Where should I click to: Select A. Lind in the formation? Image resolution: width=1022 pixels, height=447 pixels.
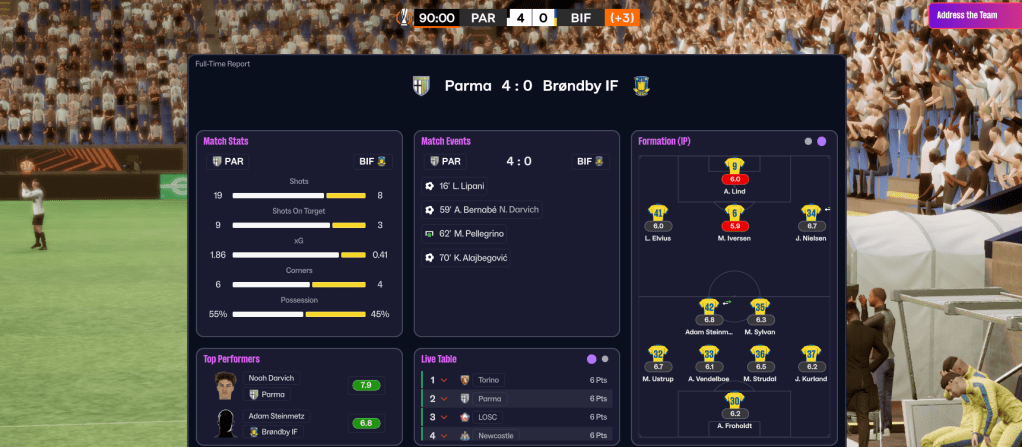coord(735,169)
